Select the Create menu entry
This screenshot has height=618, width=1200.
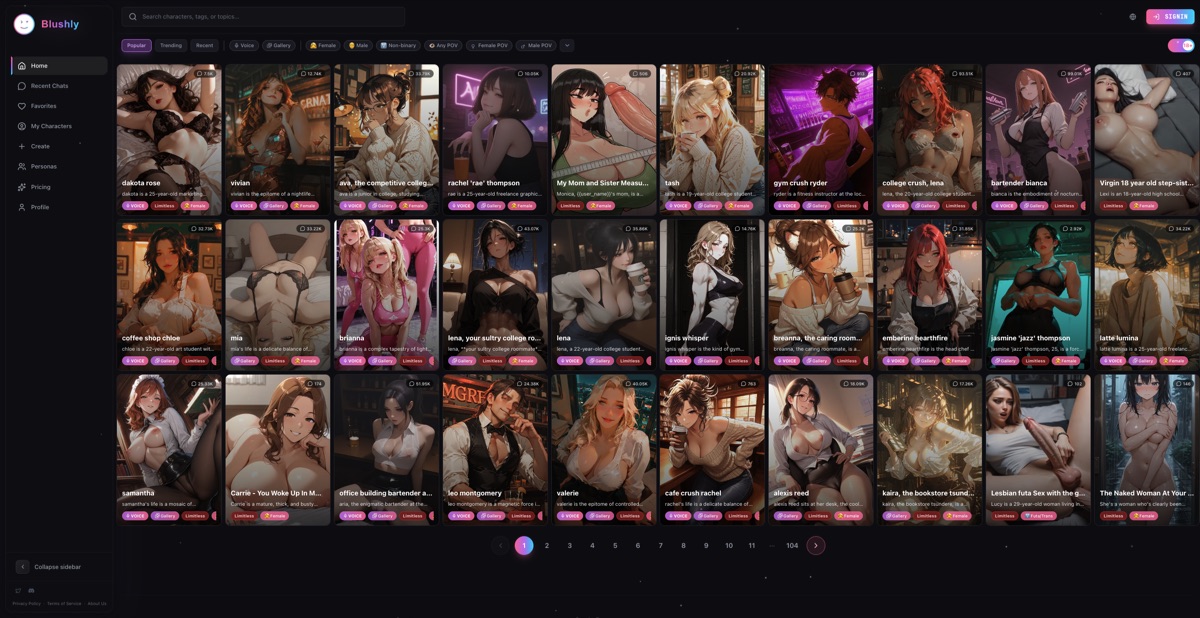point(40,146)
